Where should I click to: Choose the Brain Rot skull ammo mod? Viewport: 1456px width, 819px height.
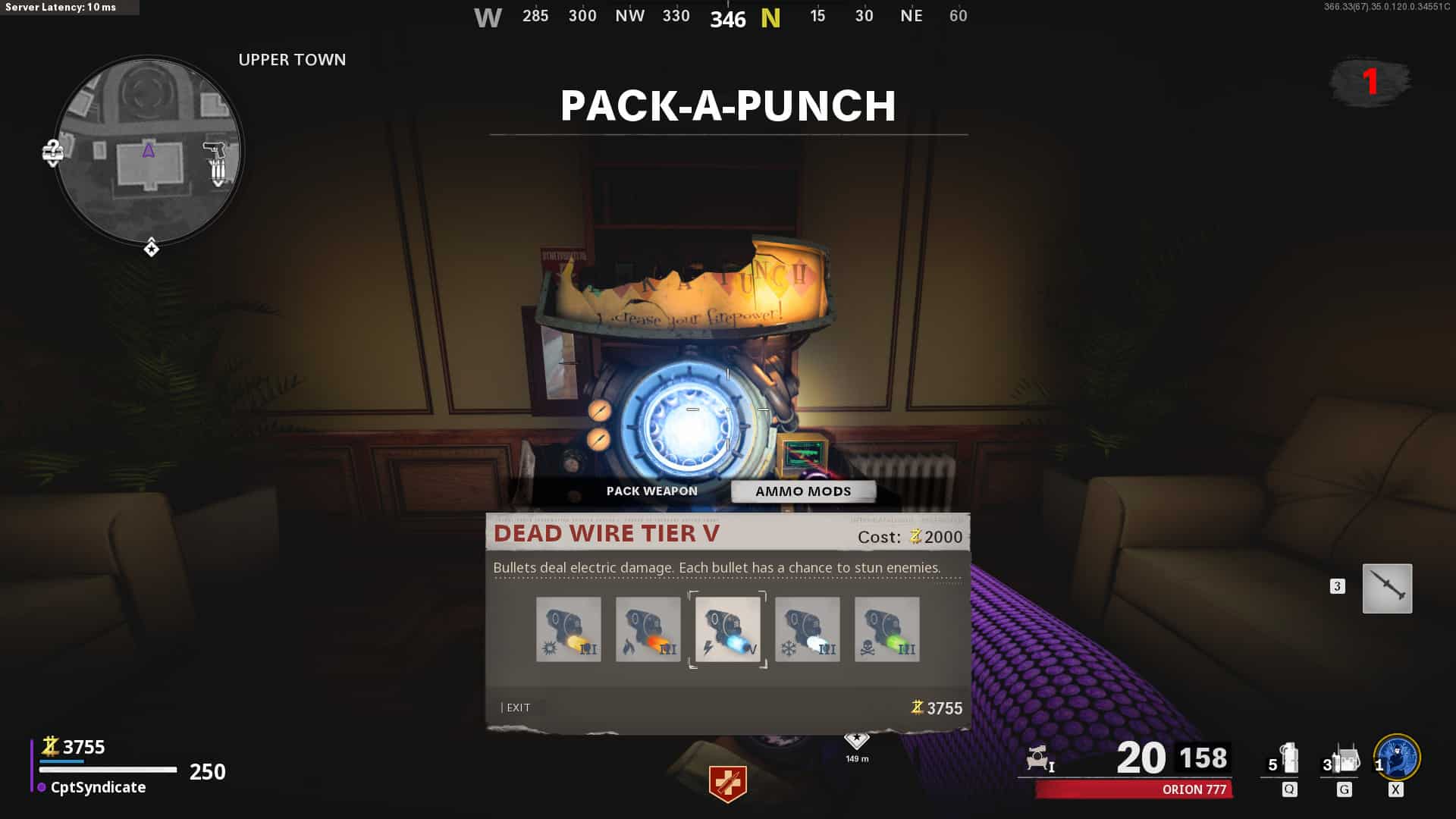[886, 629]
